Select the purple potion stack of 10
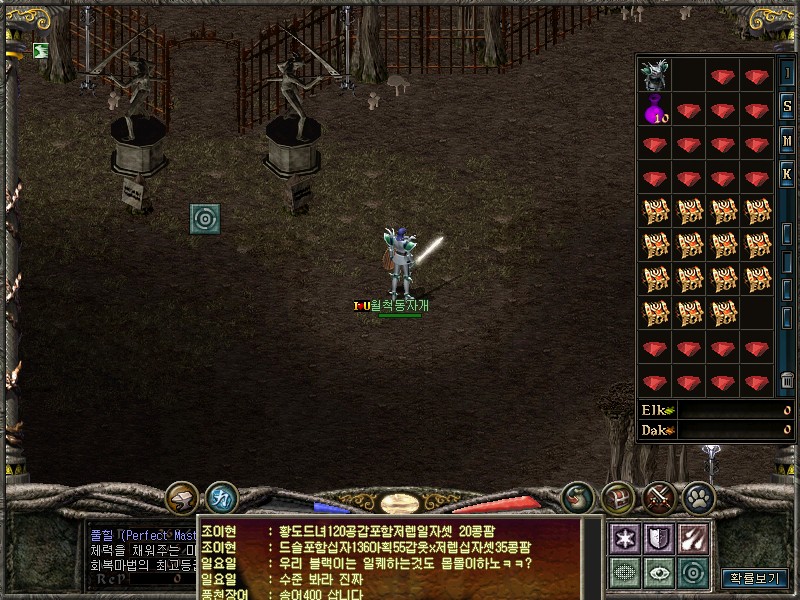This screenshot has height=600, width=800. (655, 109)
